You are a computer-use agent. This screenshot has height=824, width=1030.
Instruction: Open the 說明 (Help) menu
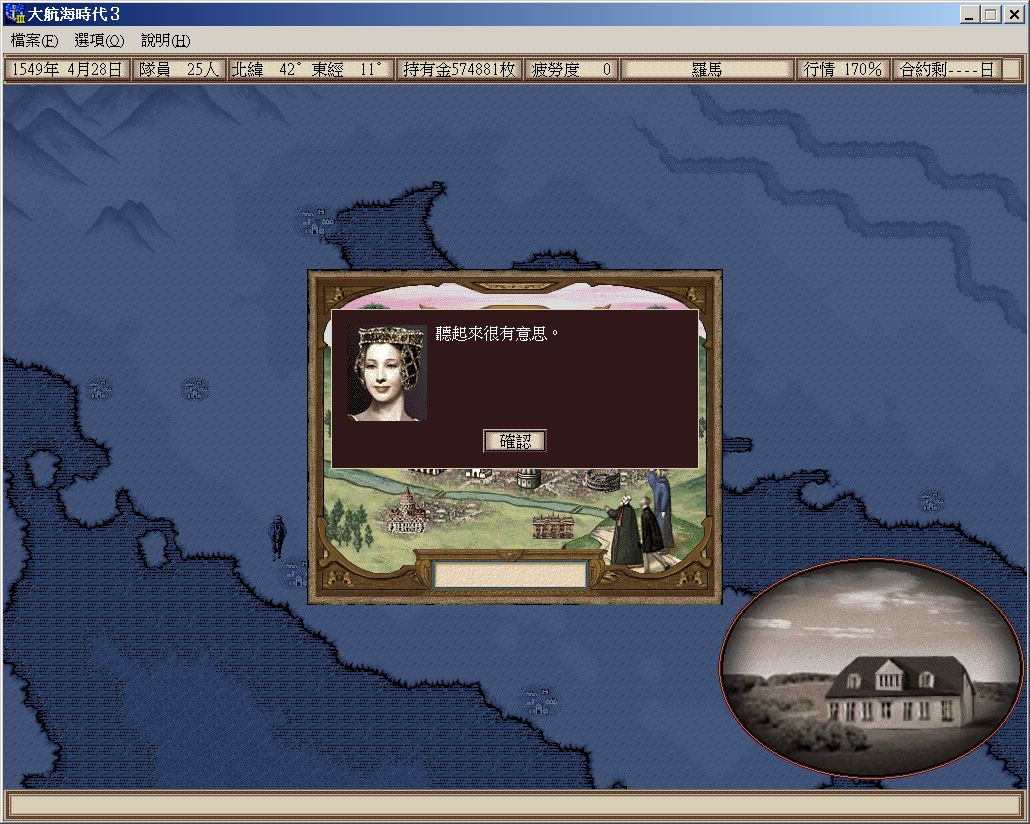(x=165, y=41)
